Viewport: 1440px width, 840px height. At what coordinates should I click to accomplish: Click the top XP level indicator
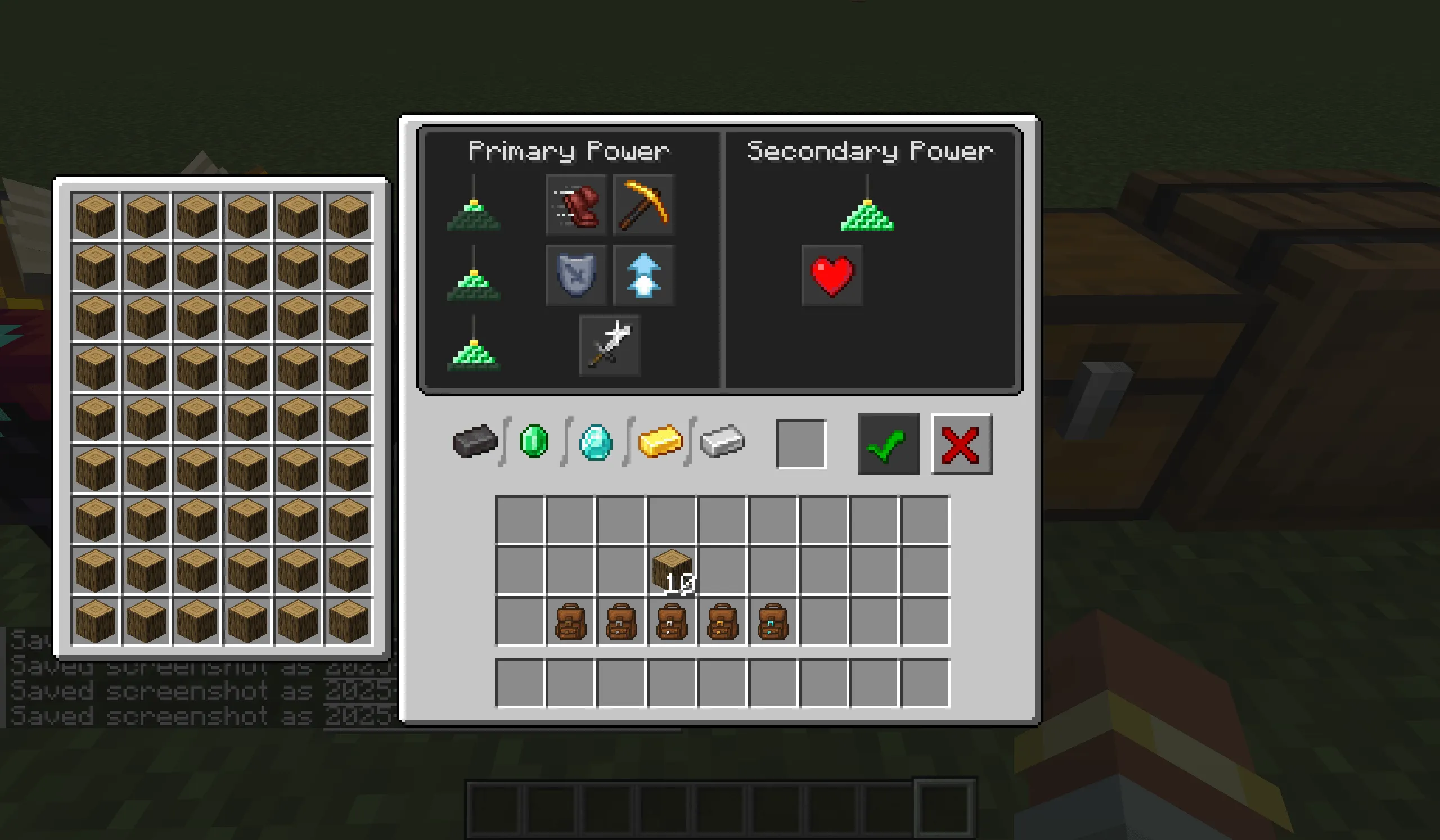[x=473, y=217]
